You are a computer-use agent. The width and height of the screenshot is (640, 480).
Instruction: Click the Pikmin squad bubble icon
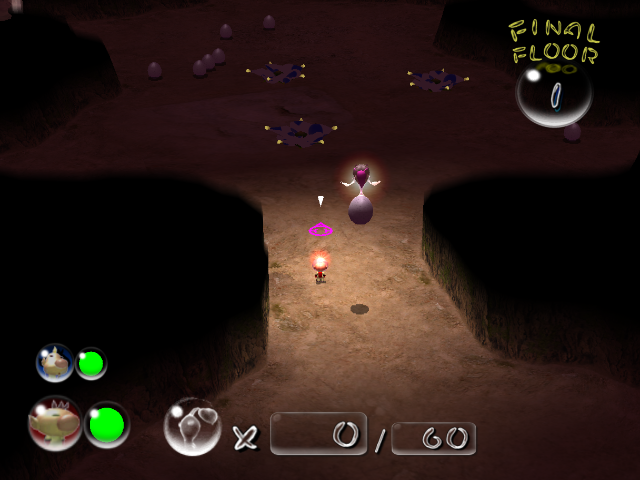click(192, 427)
